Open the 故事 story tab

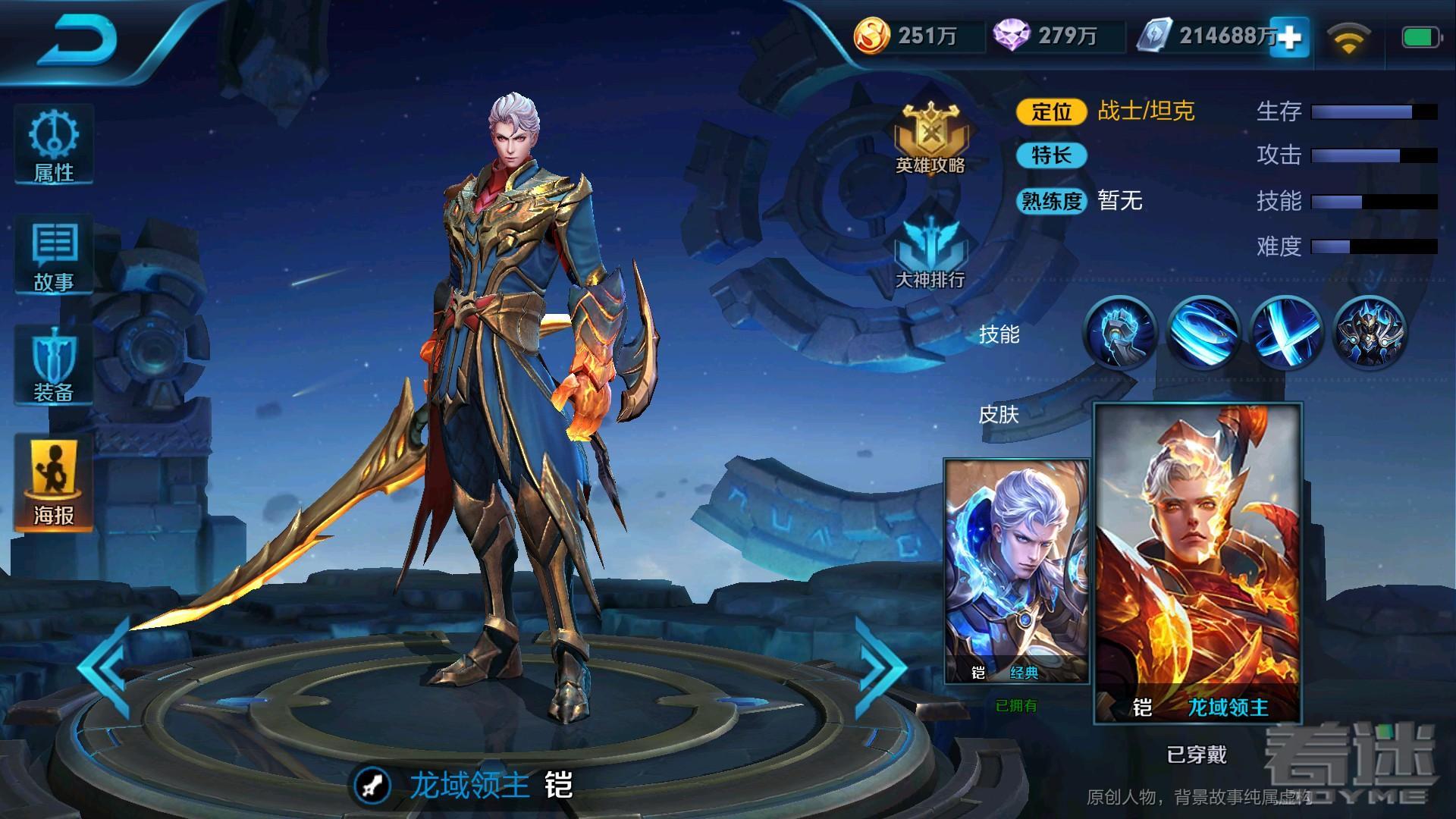tap(54, 256)
